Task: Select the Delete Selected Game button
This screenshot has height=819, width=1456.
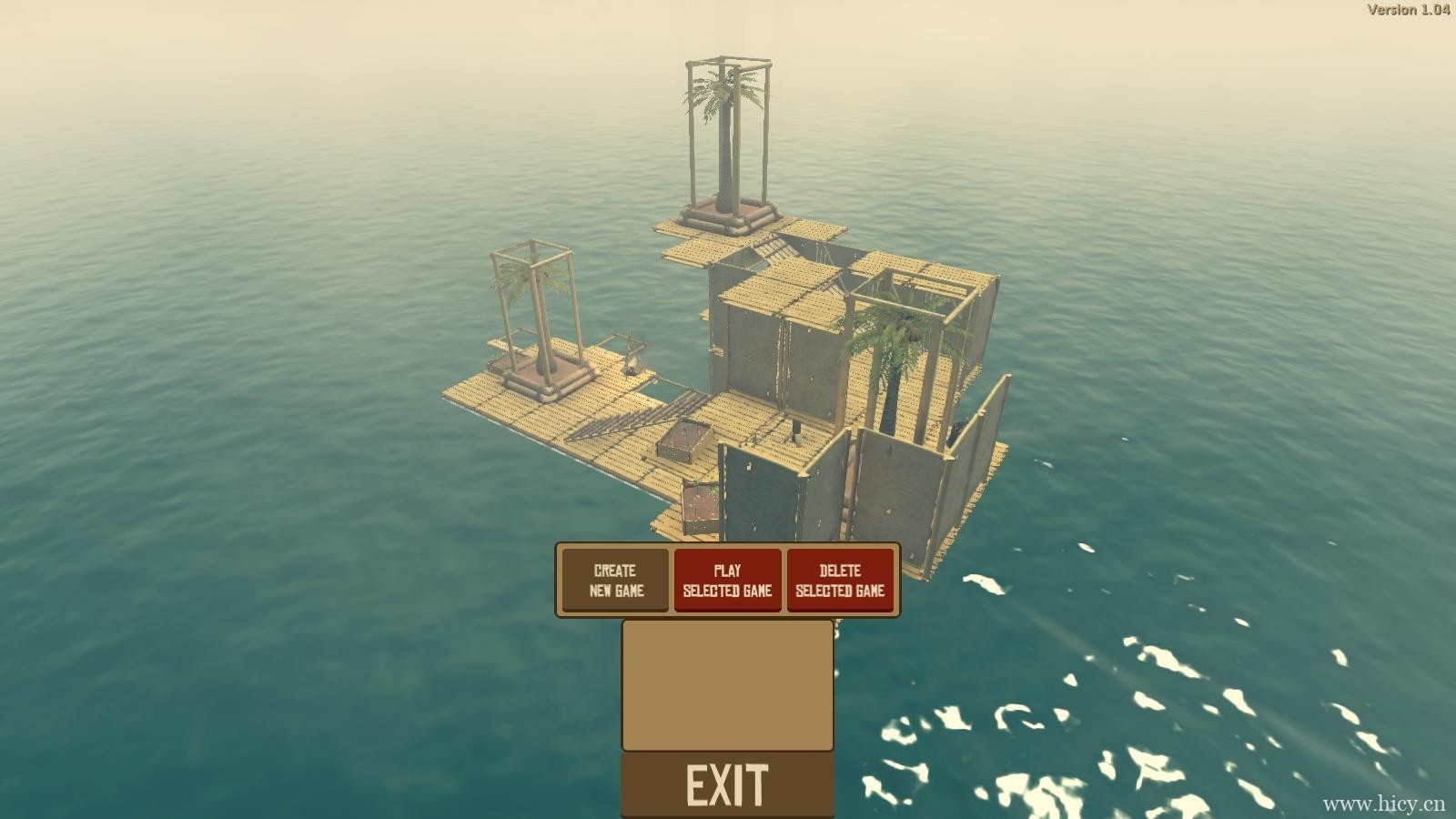Action: click(839, 581)
